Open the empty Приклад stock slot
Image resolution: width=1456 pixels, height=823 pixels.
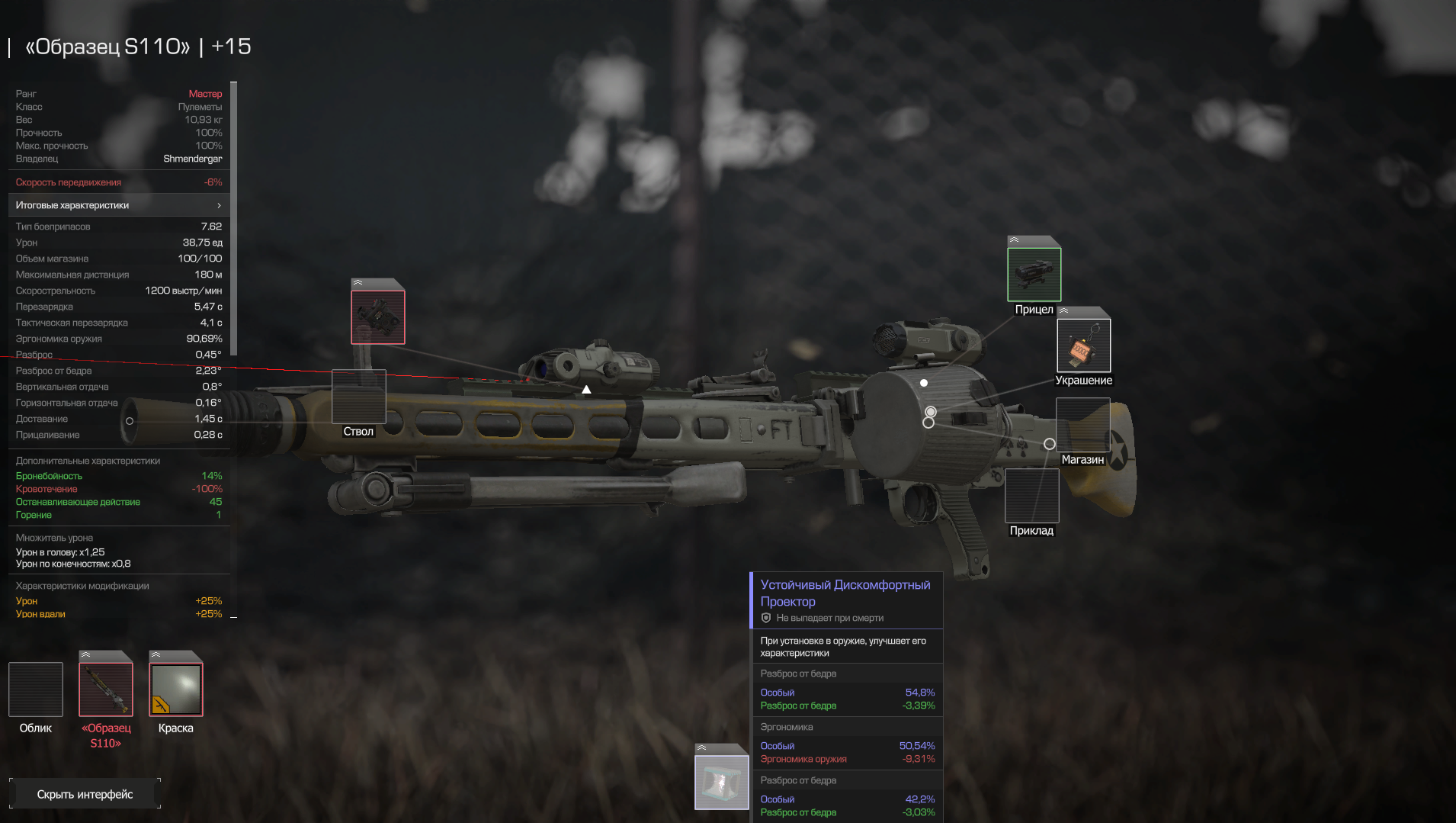click(x=1031, y=496)
